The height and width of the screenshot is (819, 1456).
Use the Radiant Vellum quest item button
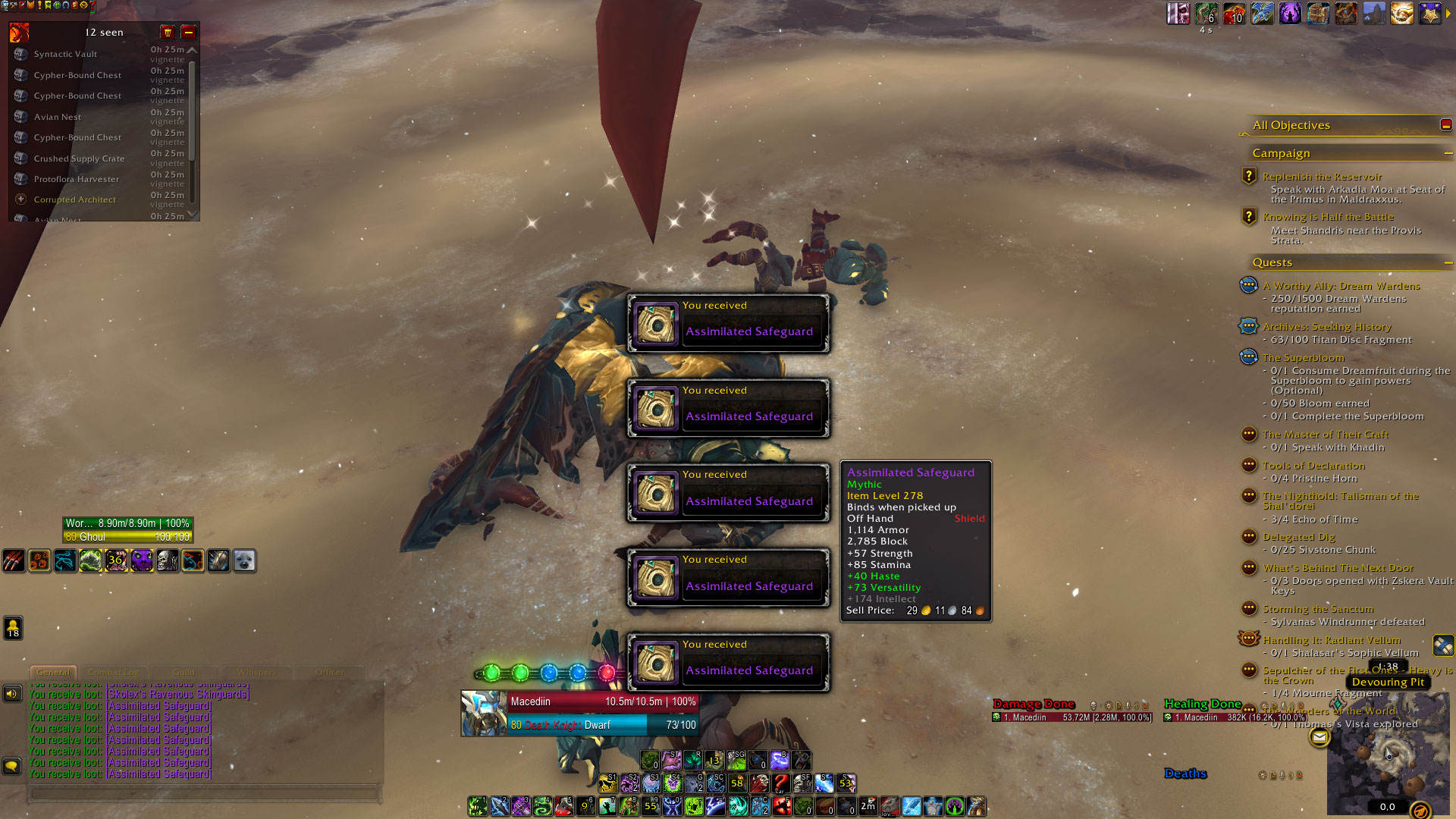[x=1443, y=645]
